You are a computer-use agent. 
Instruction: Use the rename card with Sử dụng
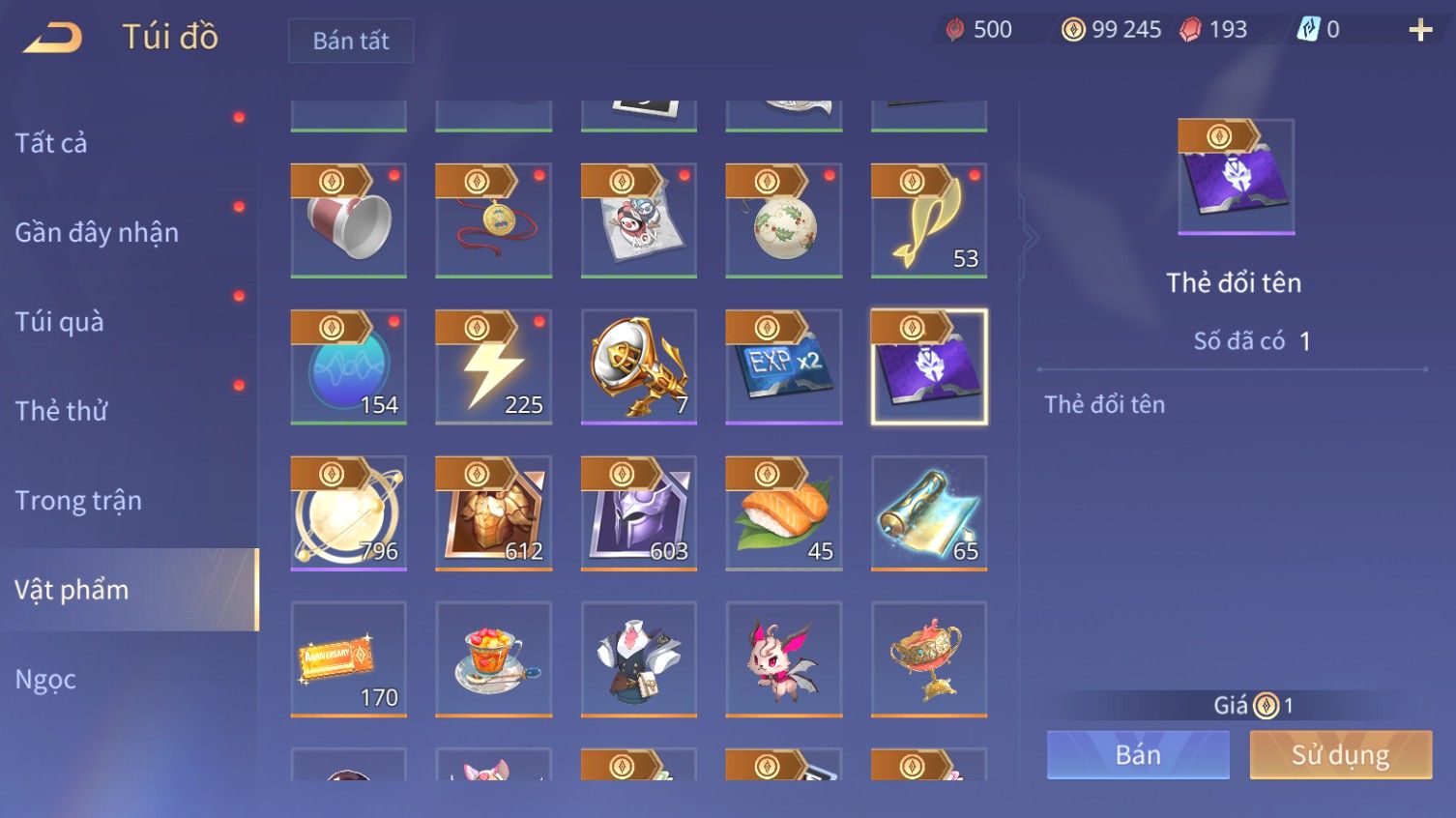pyautogui.click(x=1340, y=755)
